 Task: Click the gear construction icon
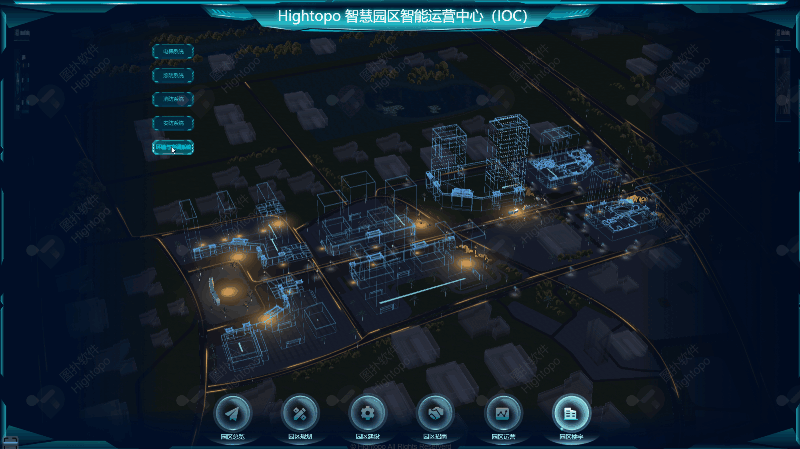tap(367, 412)
